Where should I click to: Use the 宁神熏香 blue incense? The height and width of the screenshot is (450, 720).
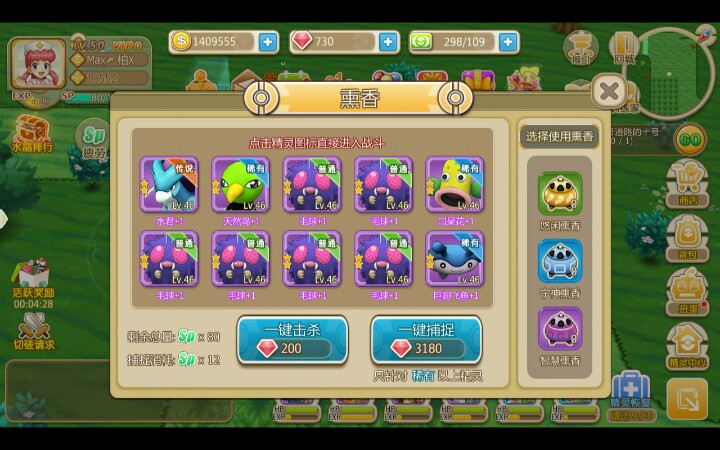click(x=560, y=262)
